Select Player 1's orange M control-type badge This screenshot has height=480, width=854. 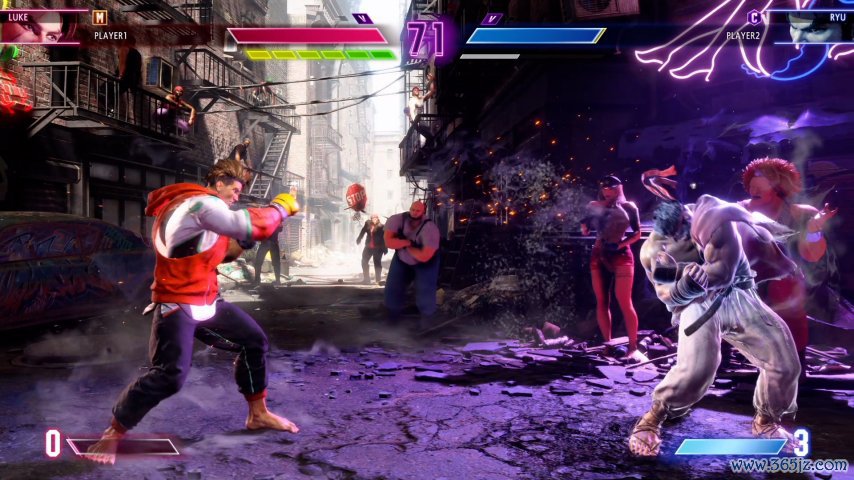click(x=98, y=17)
